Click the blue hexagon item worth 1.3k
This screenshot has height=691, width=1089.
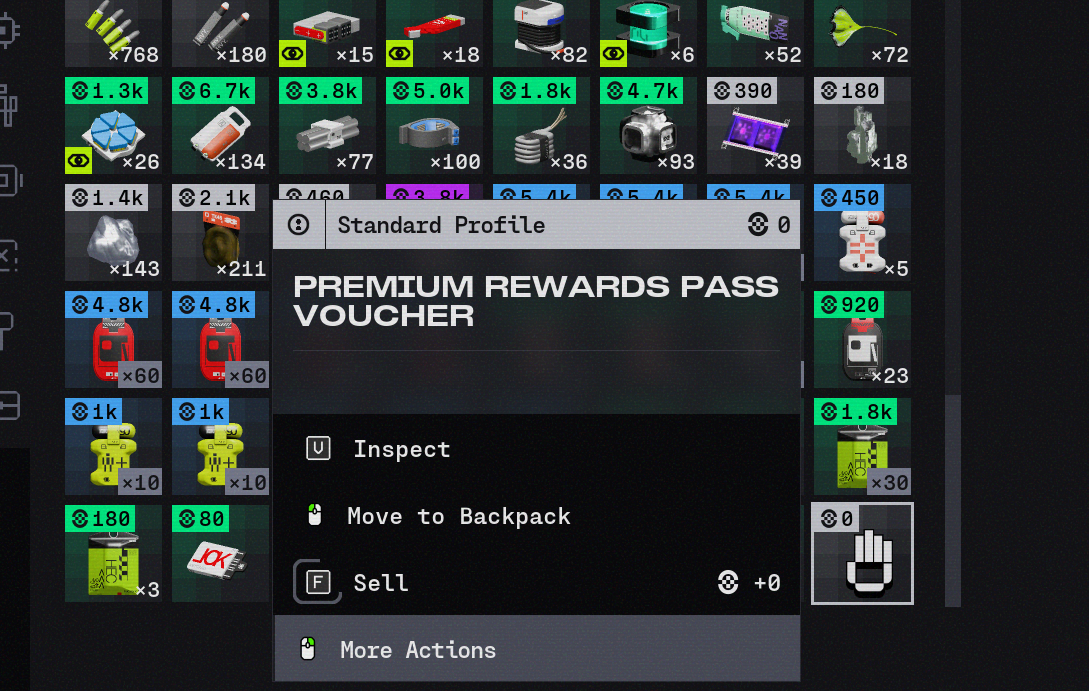pos(113,126)
